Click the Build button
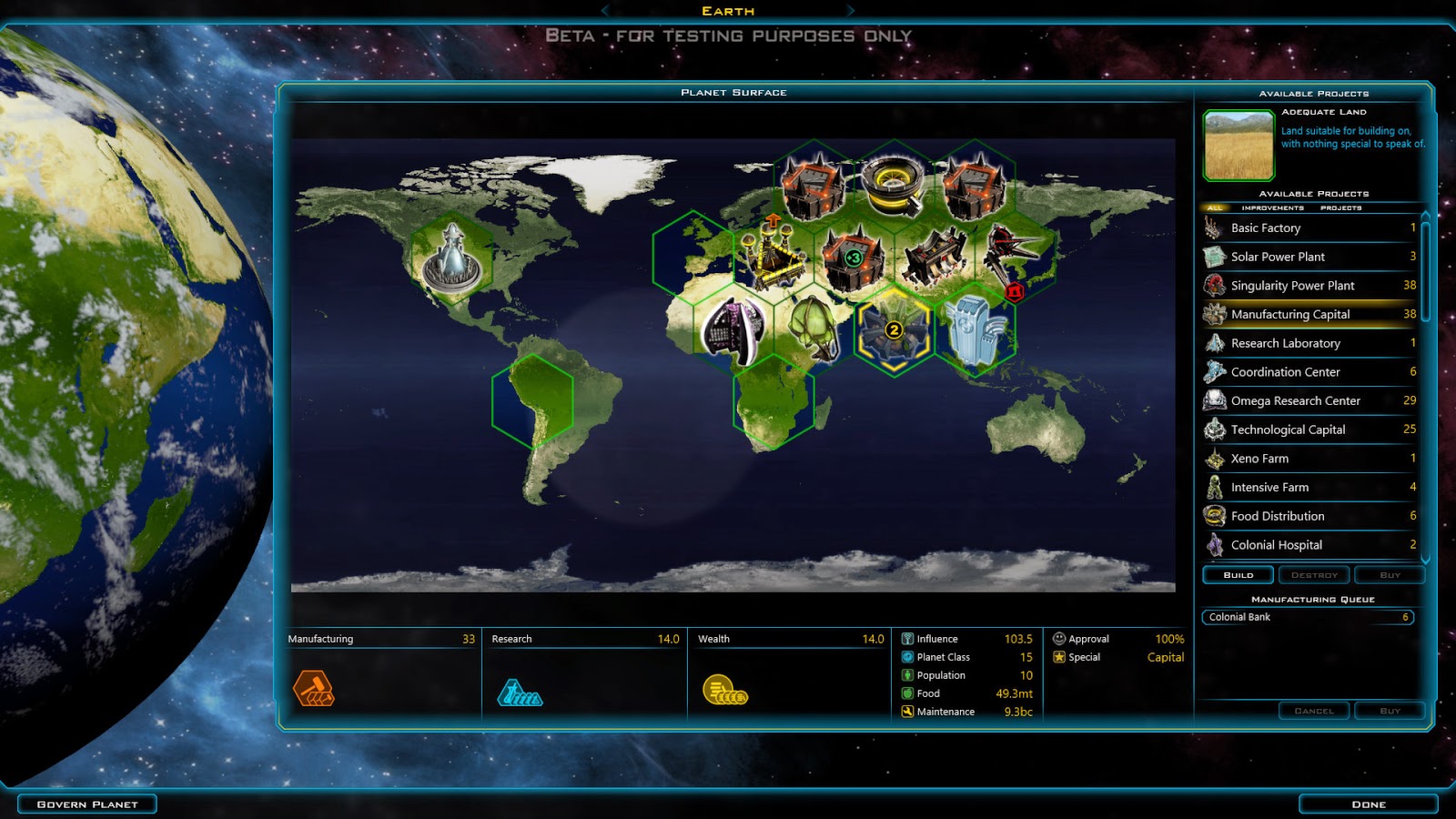Viewport: 1456px width, 819px height. (x=1238, y=575)
